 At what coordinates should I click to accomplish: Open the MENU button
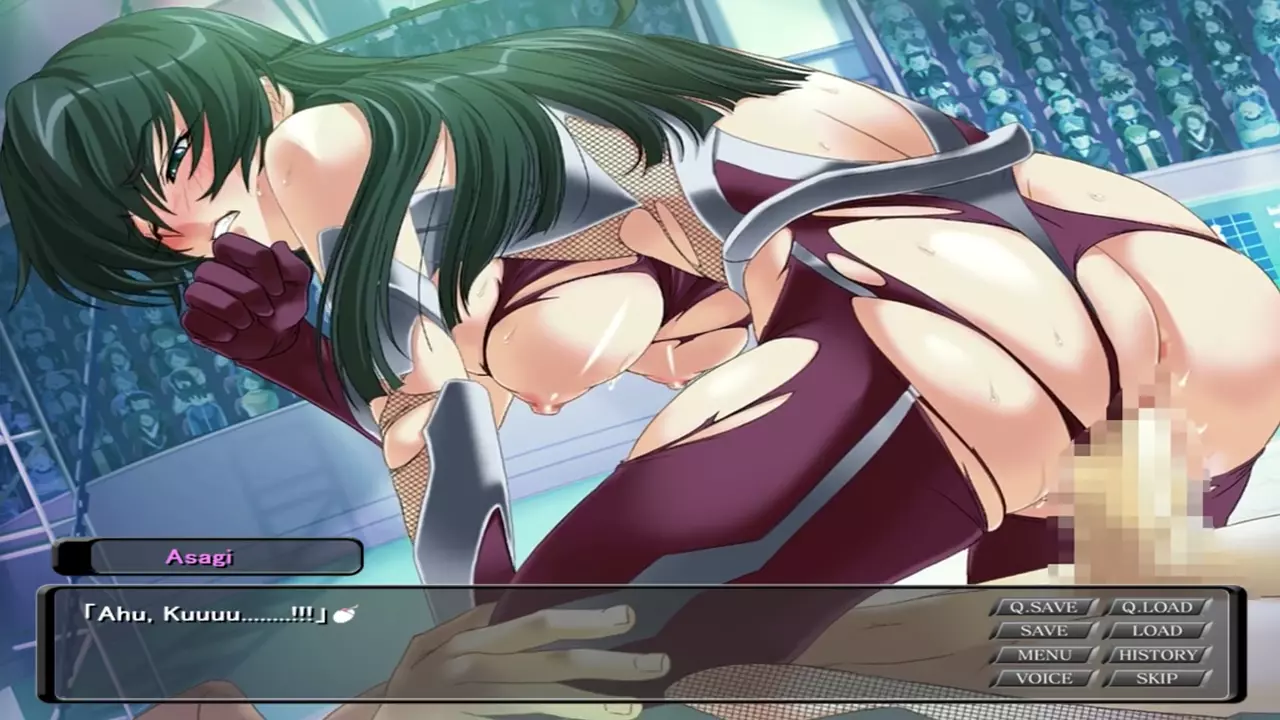1043,655
